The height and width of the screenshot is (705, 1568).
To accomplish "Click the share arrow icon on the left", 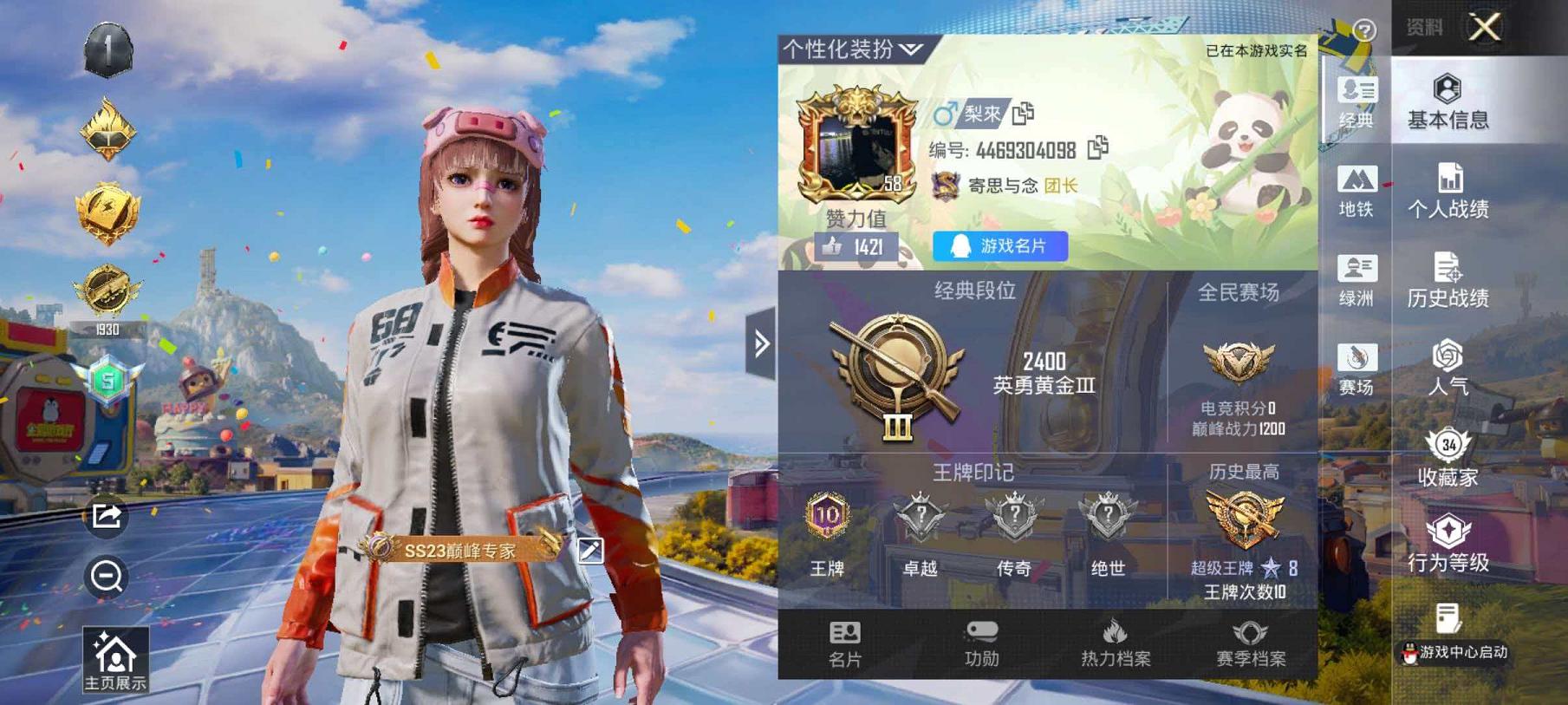I will [107, 517].
